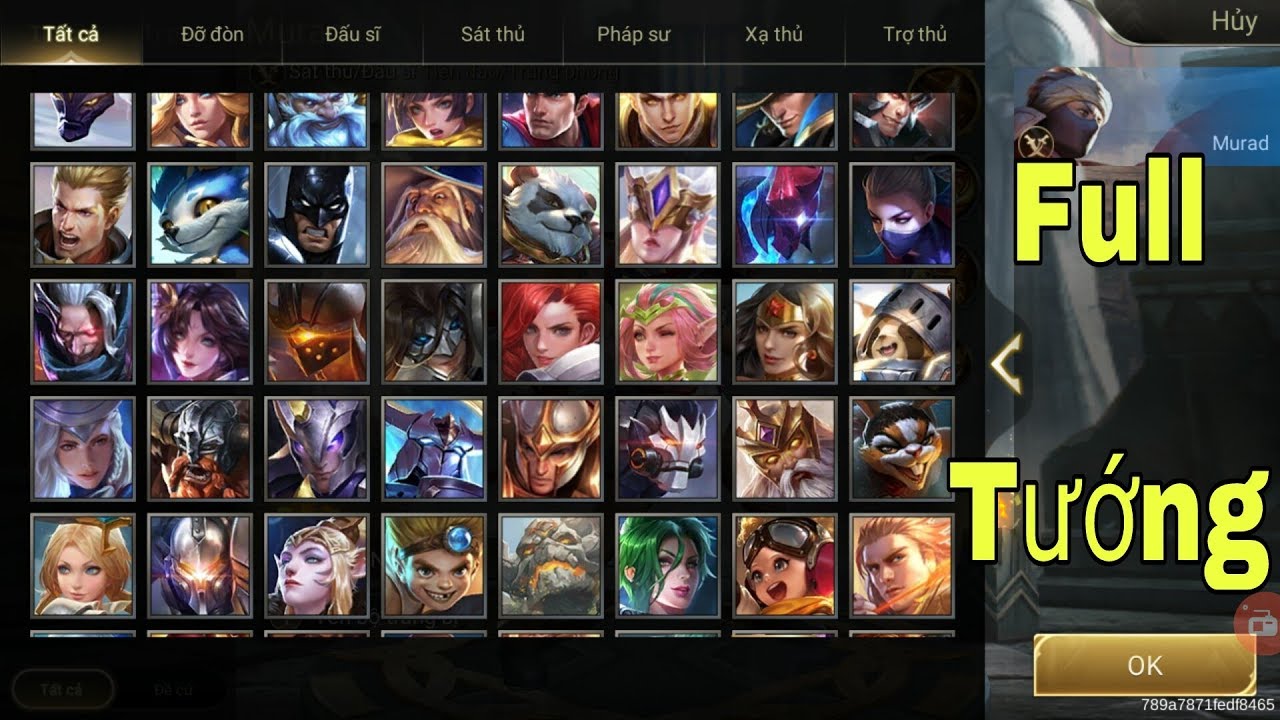Show the Sát thủ heroes tab

tap(493, 34)
